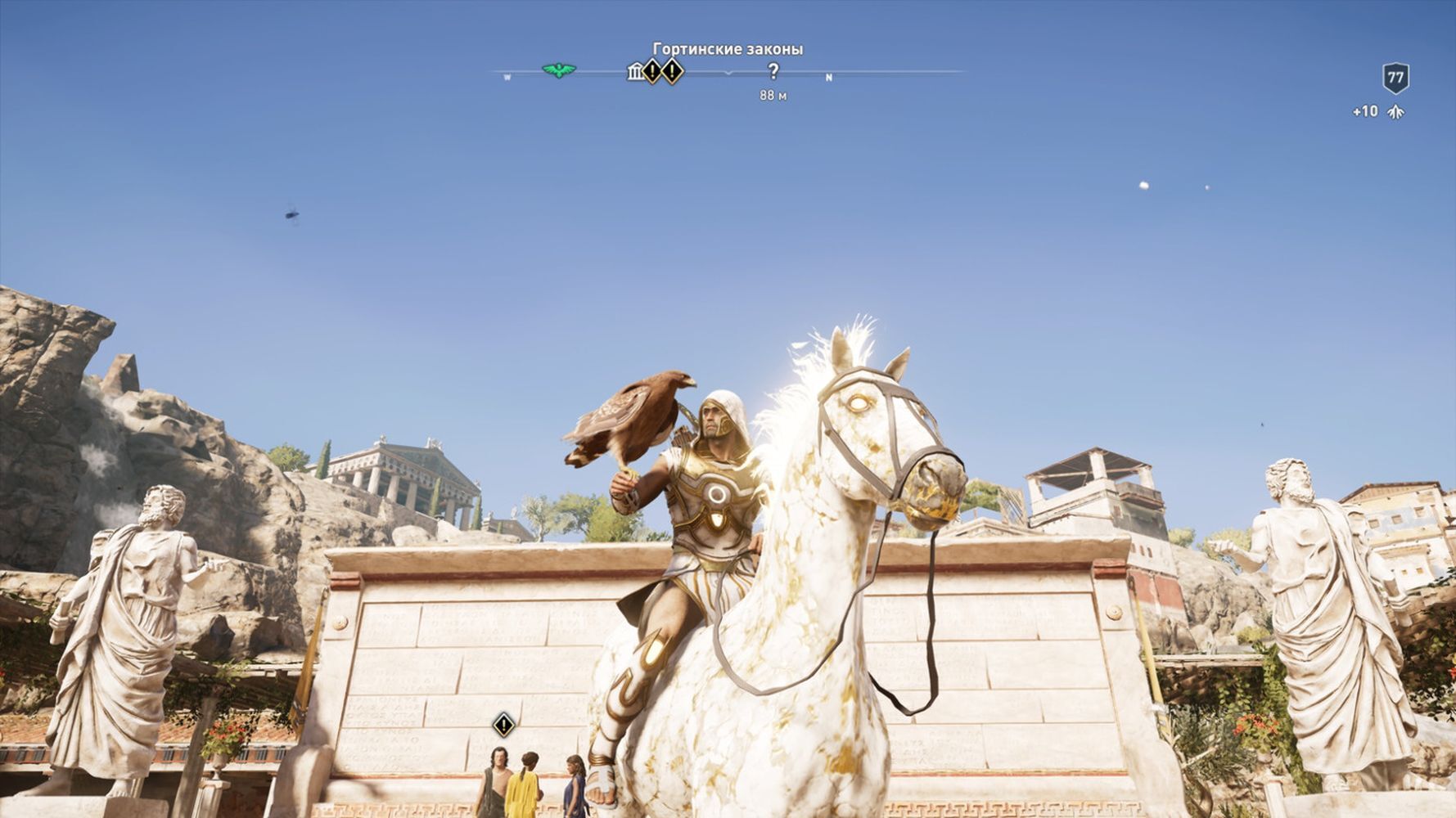The image size is (1456, 818).
Task: Click the ability points icon beside +10
Action: click(x=1396, y=112)
